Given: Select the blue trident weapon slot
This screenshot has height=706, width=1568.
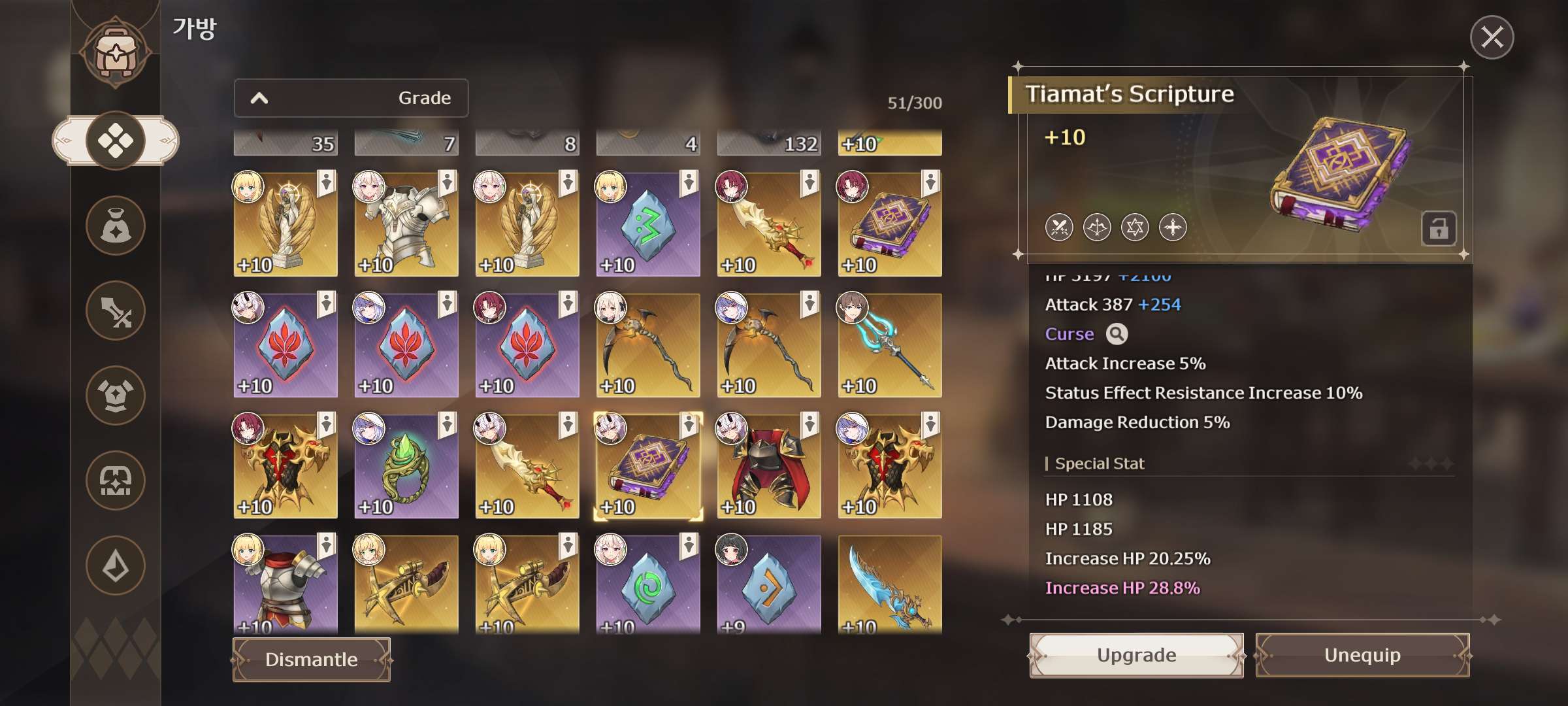Looking at the screenshot, I should pos(890,346).
